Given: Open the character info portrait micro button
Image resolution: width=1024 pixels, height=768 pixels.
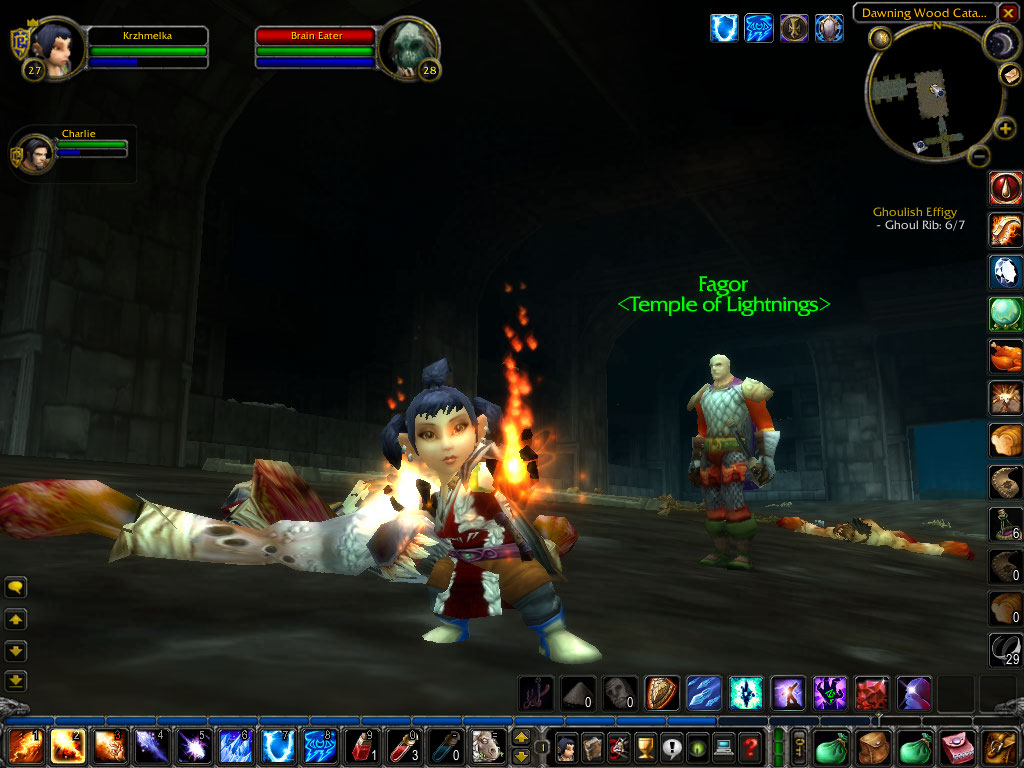Looking at the screenshot, I should coord(566,746).
